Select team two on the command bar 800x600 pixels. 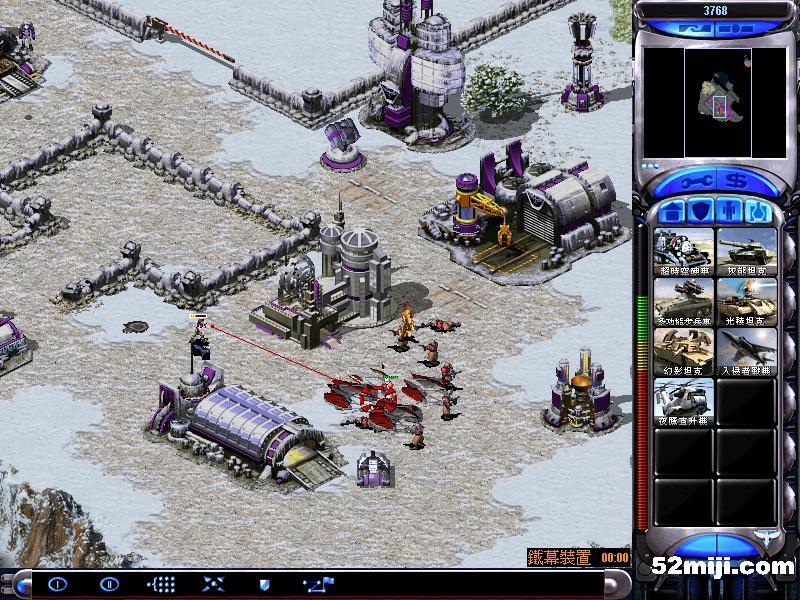(x=109, y=584)
